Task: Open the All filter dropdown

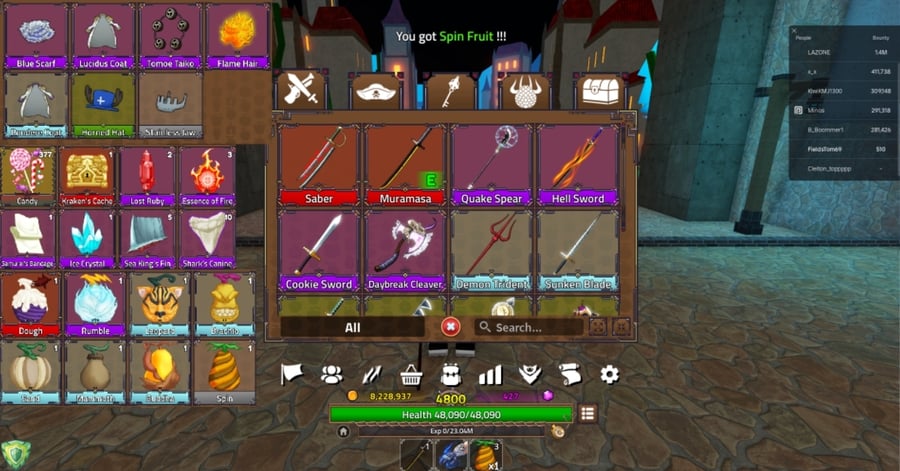Action: tap(352, 327)
